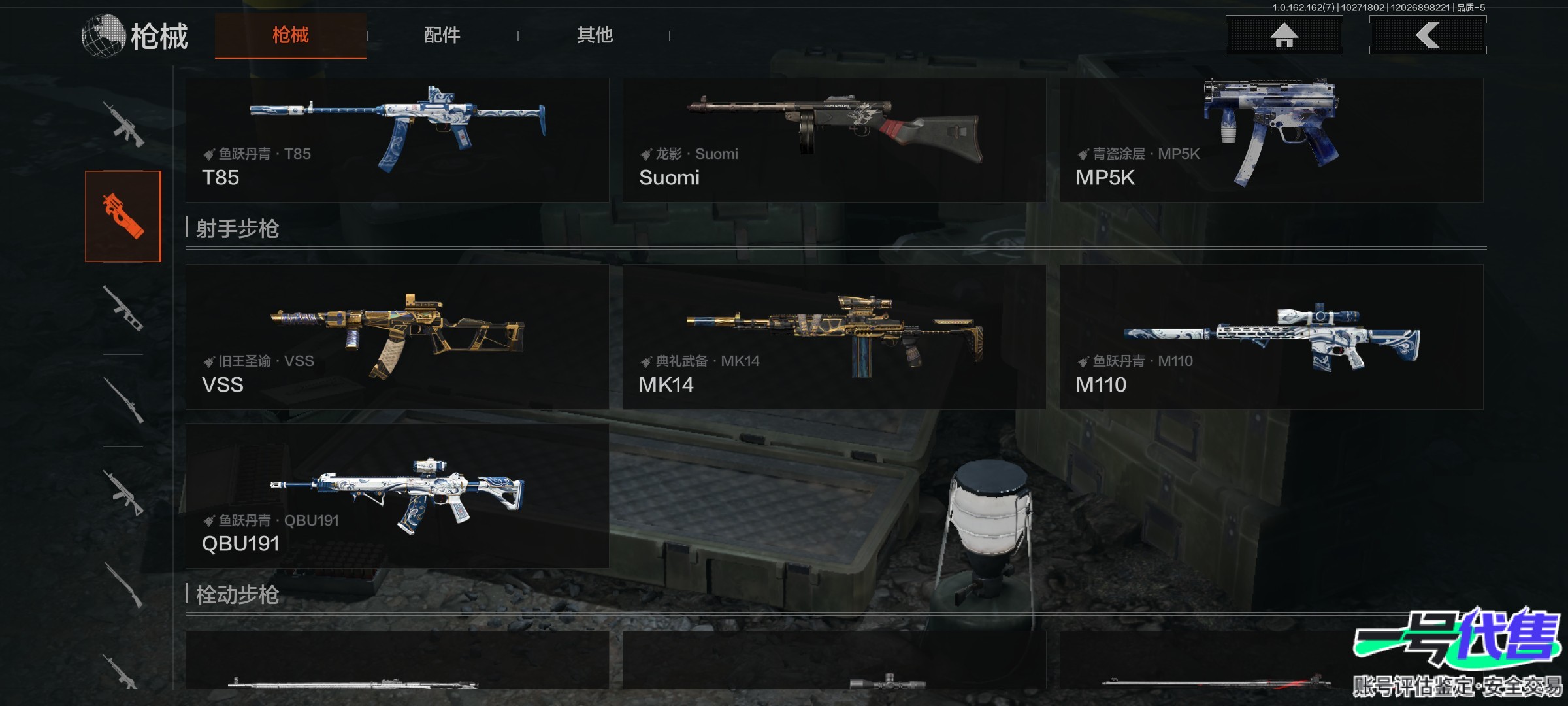Select the highlighted orange submachine gun category
The image size is (1568, 706).
[123, 216]
